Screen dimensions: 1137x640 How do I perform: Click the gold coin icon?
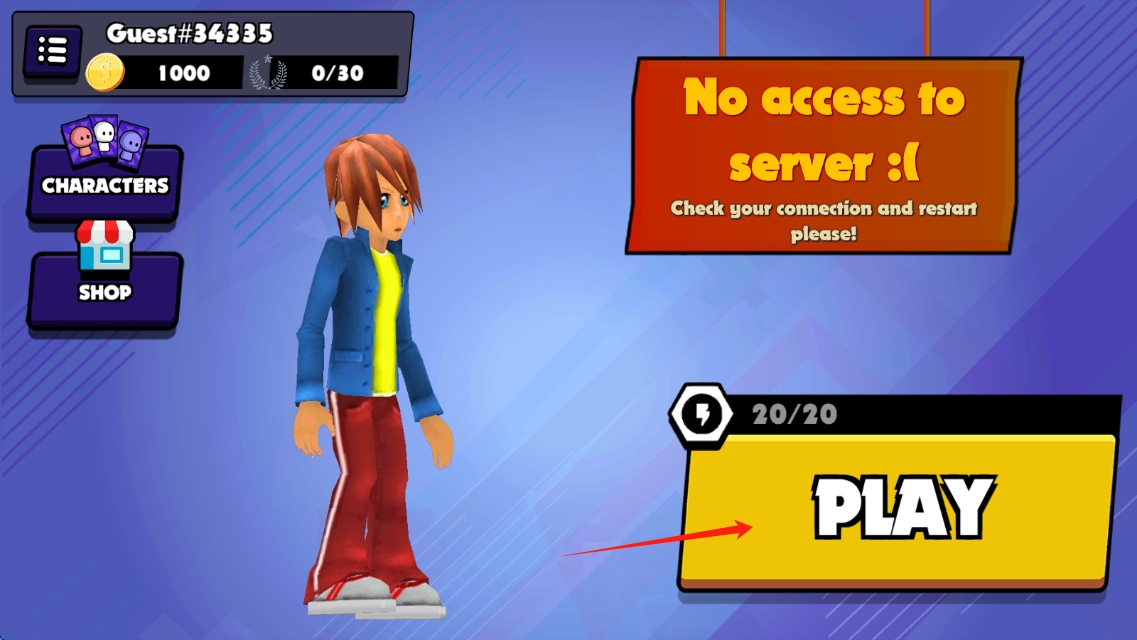(x=104, y=73)
